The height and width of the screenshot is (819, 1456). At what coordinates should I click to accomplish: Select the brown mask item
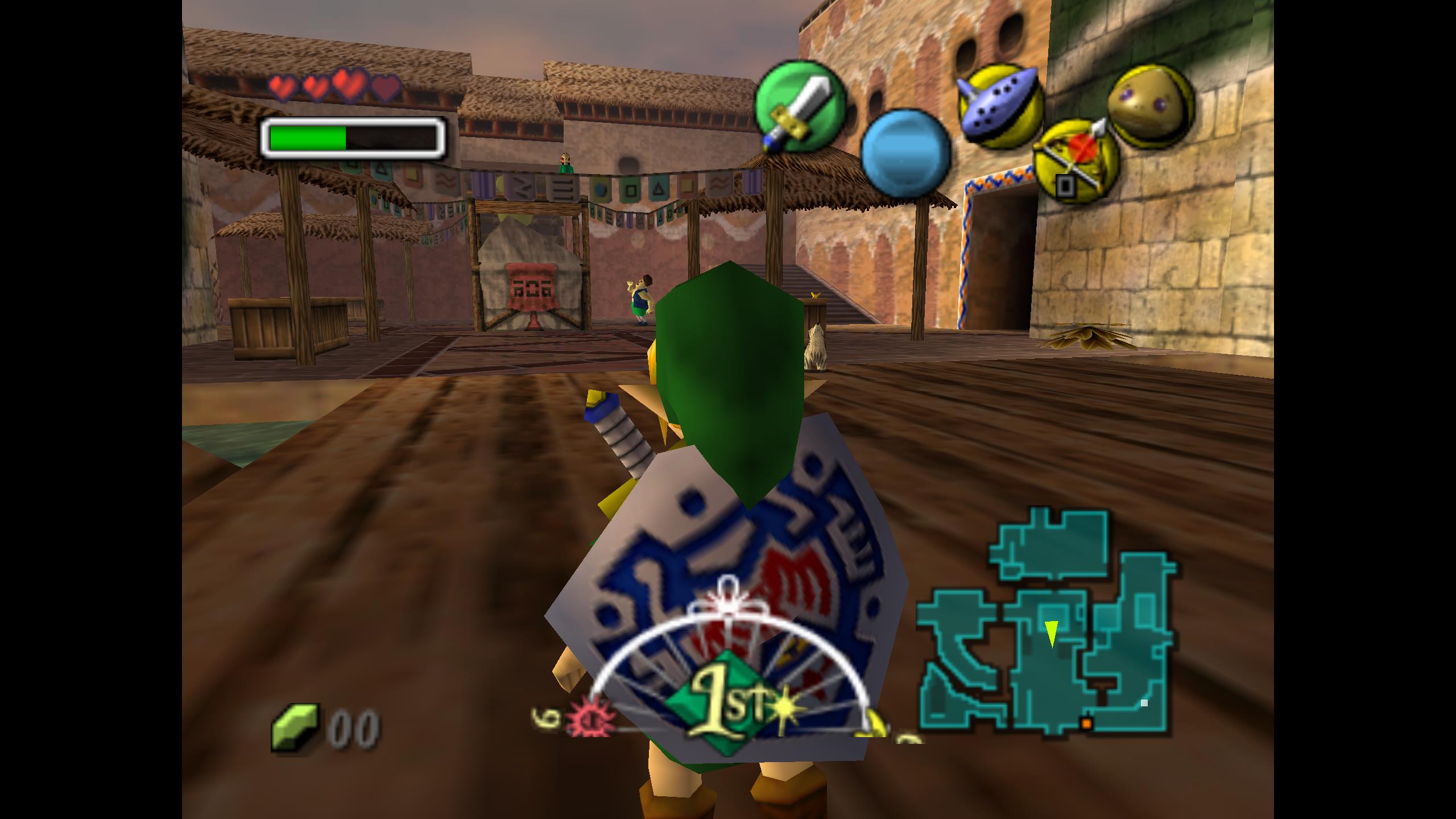coord(1150,105)
